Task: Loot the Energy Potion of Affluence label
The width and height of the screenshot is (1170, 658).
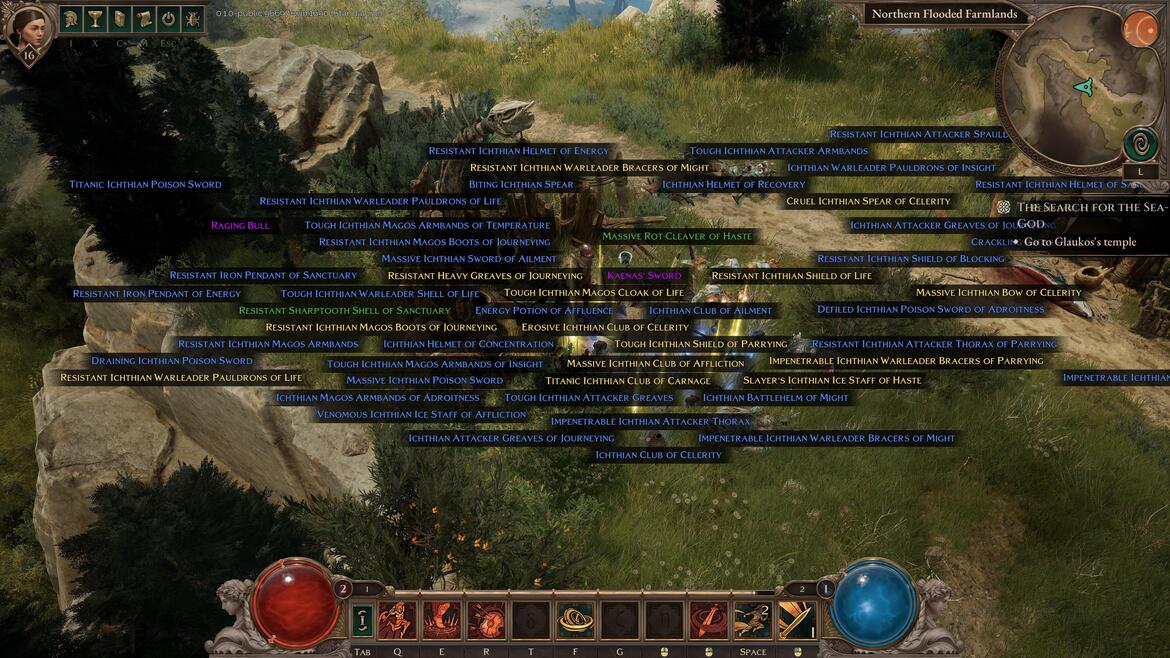Action: pyautogui.click(x=544, y=311)
